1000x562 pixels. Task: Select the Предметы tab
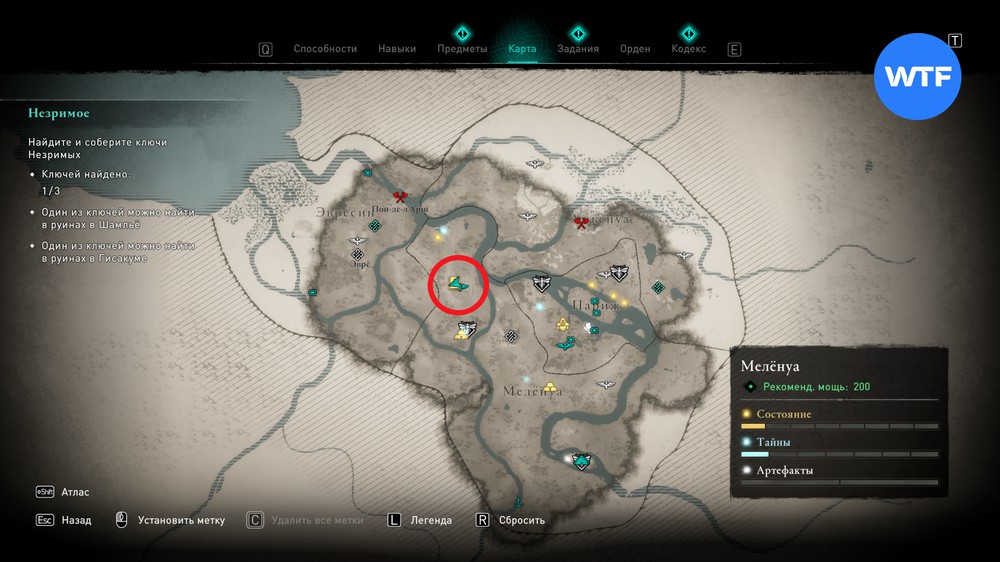pos(462,49)
